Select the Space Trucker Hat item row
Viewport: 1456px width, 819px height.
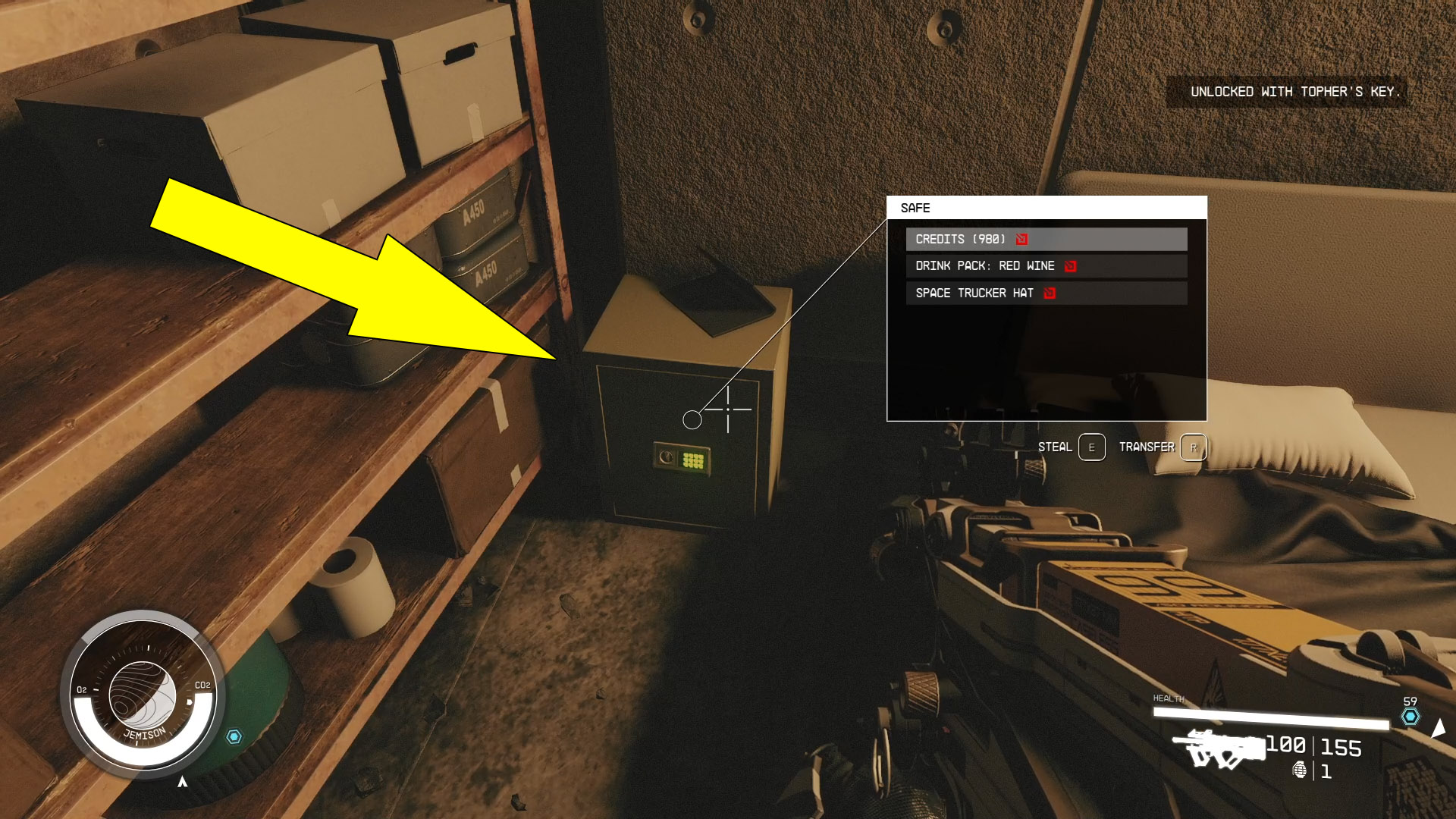pos(974,293)
